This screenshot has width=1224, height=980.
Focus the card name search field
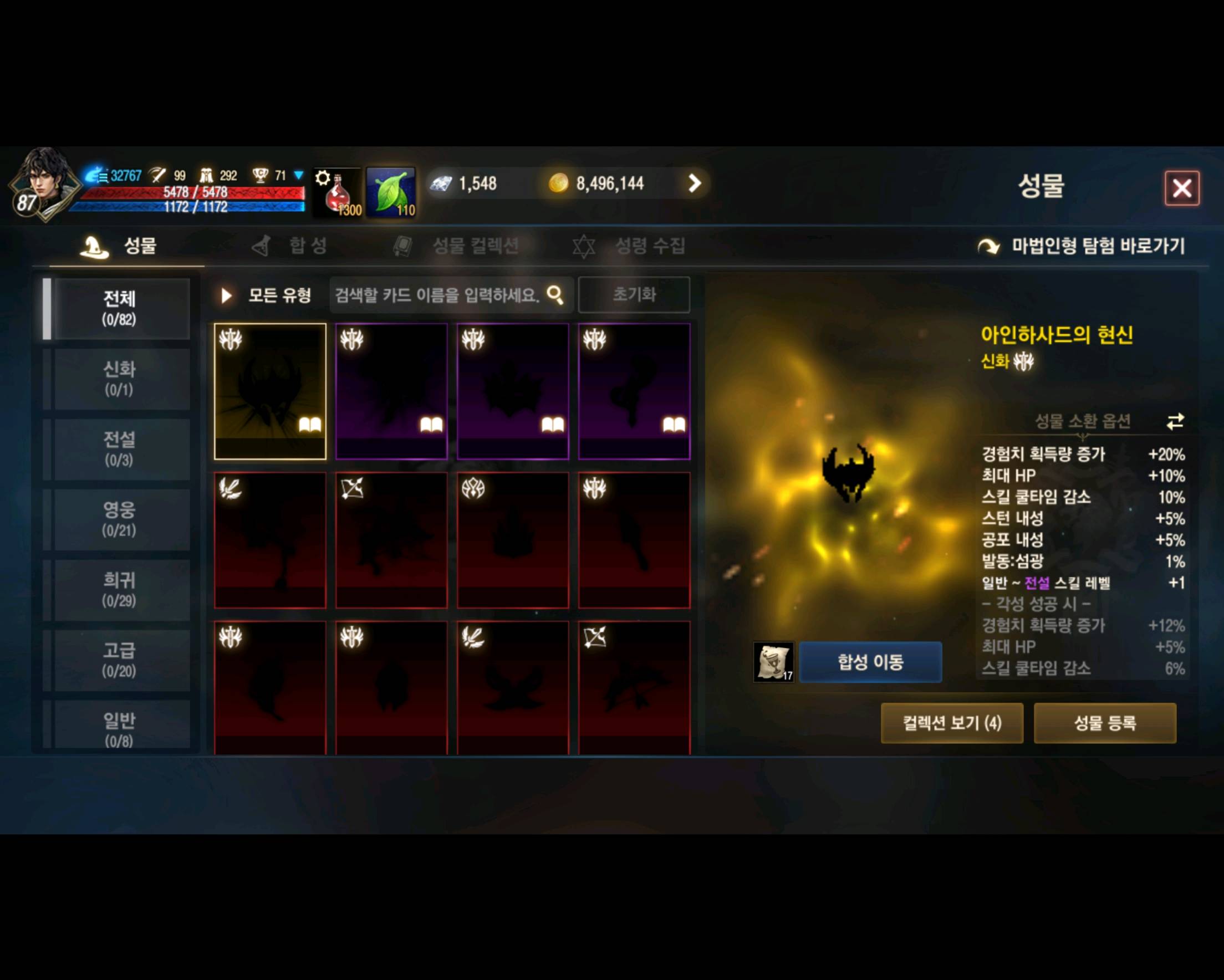437,295
